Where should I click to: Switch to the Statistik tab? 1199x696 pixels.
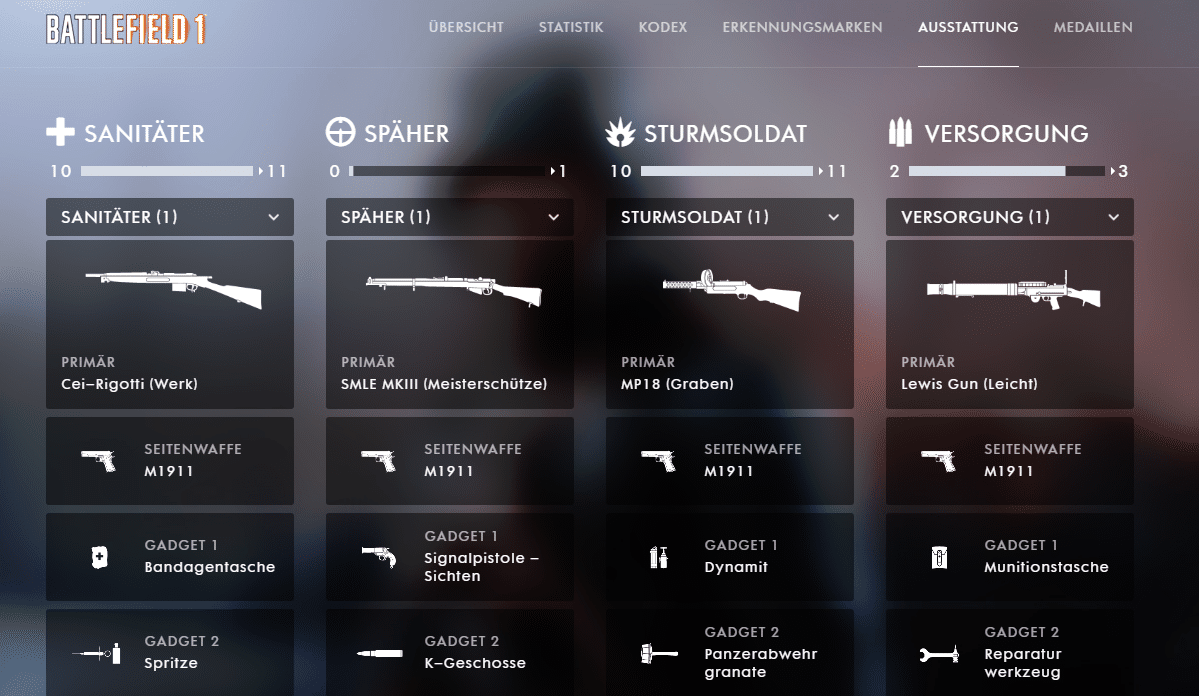tap(571, 27)
